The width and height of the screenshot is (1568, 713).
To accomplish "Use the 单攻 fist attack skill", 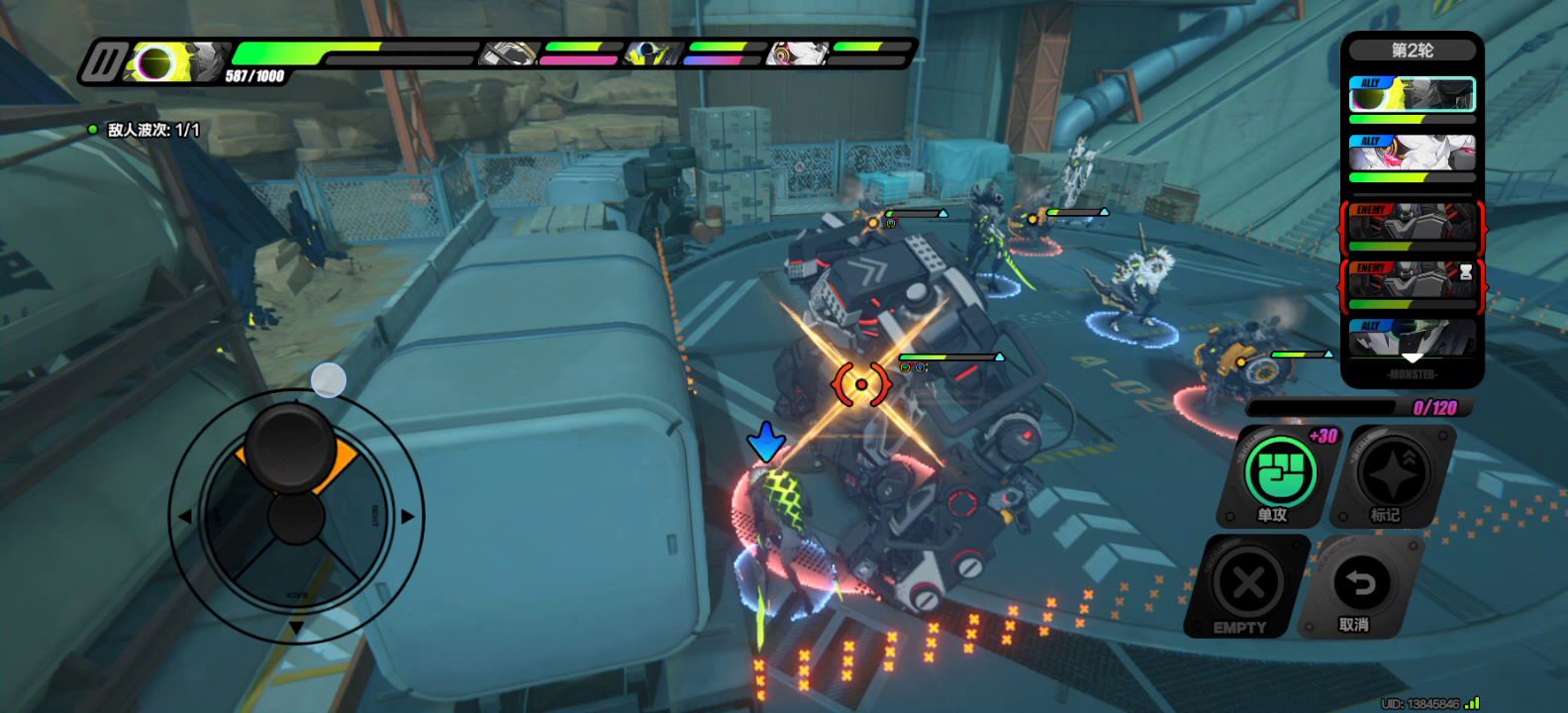I will (x=1280, y=471).
